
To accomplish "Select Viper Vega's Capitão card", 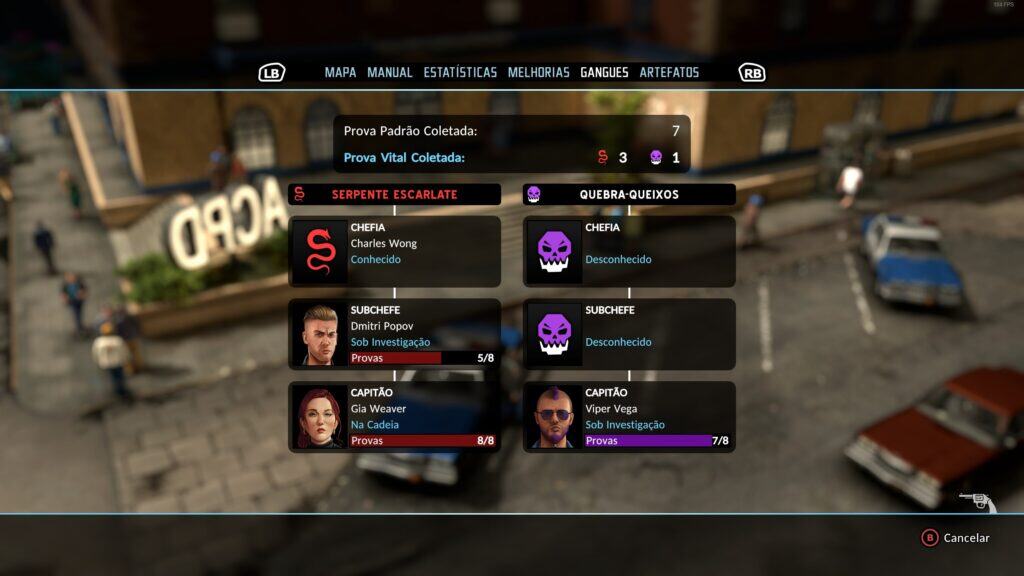I will (629, 417).
